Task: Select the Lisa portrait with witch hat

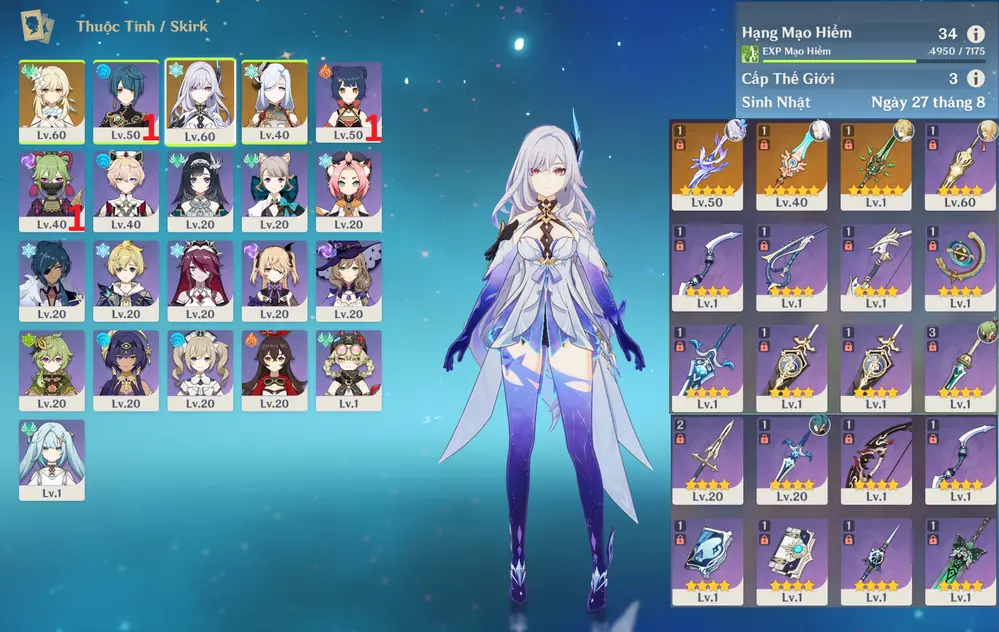Action: point(348,280)
